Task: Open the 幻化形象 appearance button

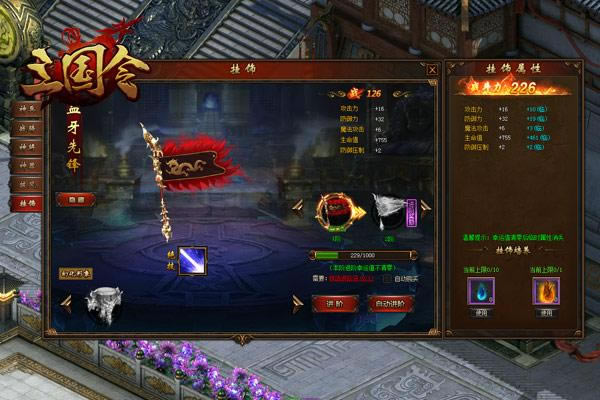Action: point(74,272)
